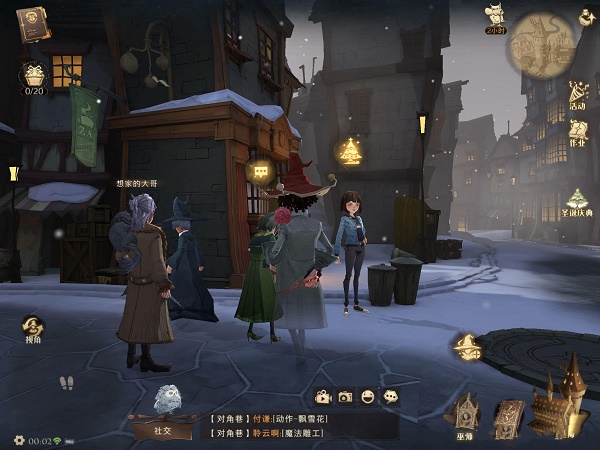Open settings via the gear icon
Image resolution: width=600 pixels, height=450 pixels.
(19, 440)
